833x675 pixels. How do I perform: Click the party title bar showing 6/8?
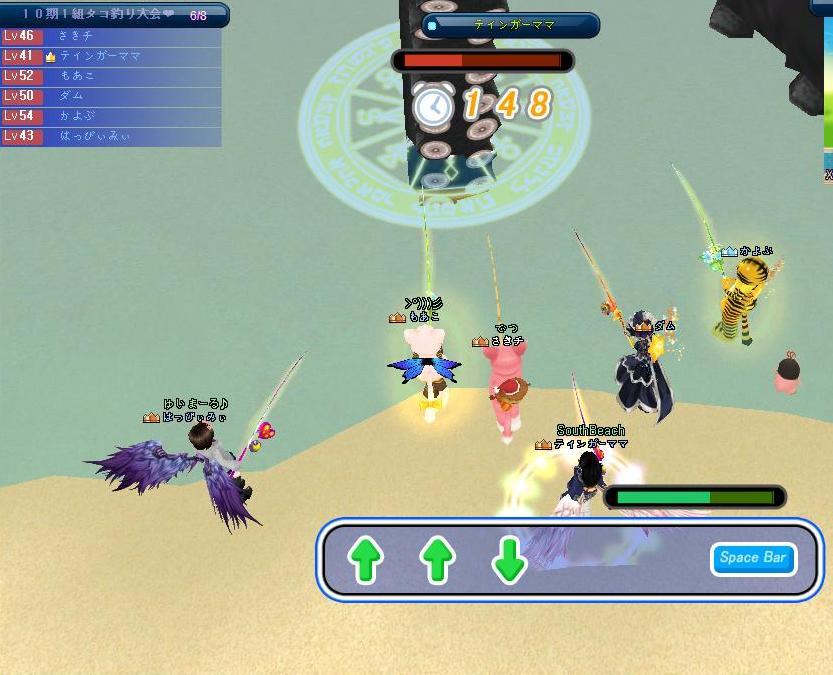114,15
